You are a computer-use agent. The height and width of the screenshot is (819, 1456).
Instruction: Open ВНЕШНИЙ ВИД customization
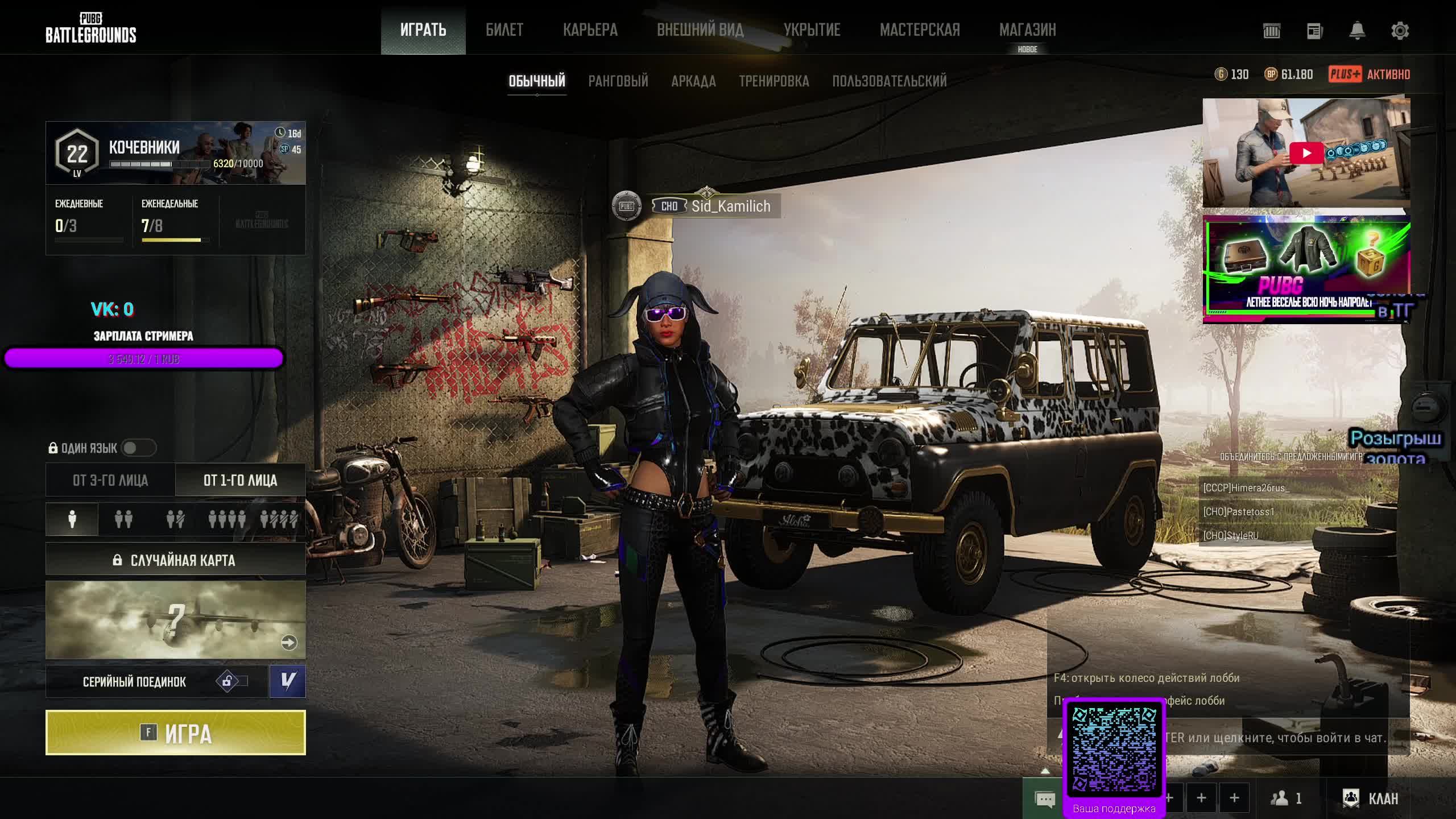pos(700,30)
